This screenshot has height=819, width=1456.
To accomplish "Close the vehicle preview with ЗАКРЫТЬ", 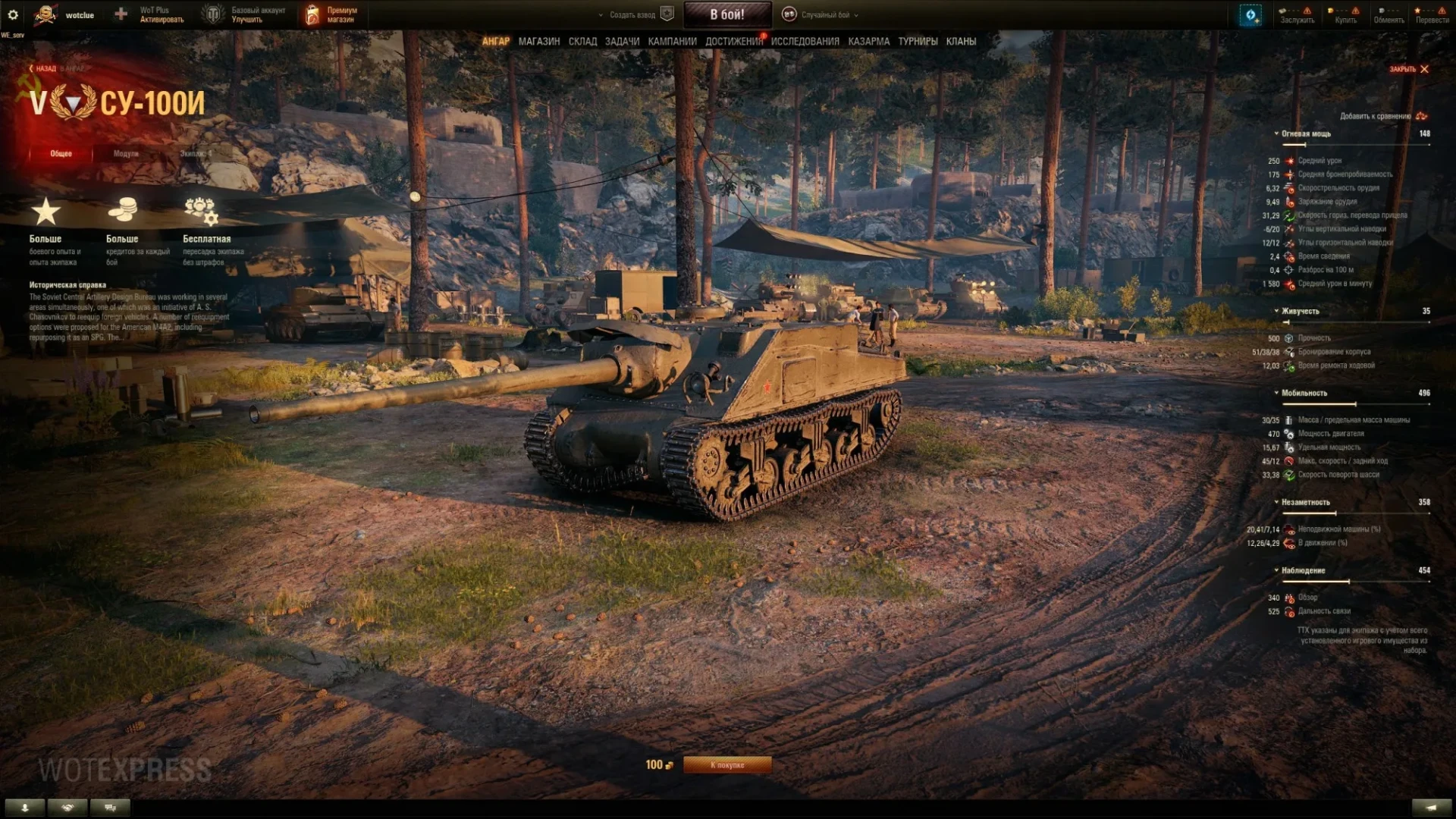I will [1409, 69].
